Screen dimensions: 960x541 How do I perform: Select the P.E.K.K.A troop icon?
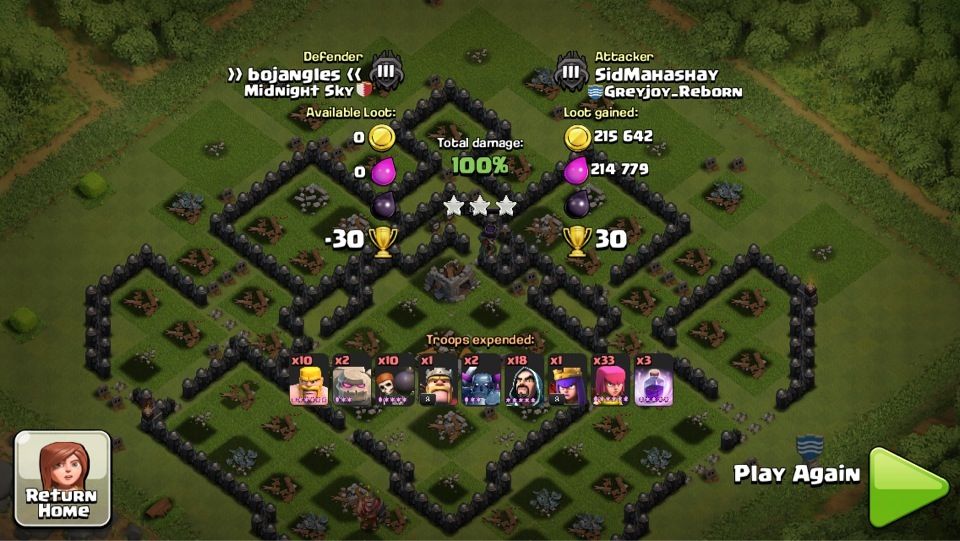[x=480, y=381]
